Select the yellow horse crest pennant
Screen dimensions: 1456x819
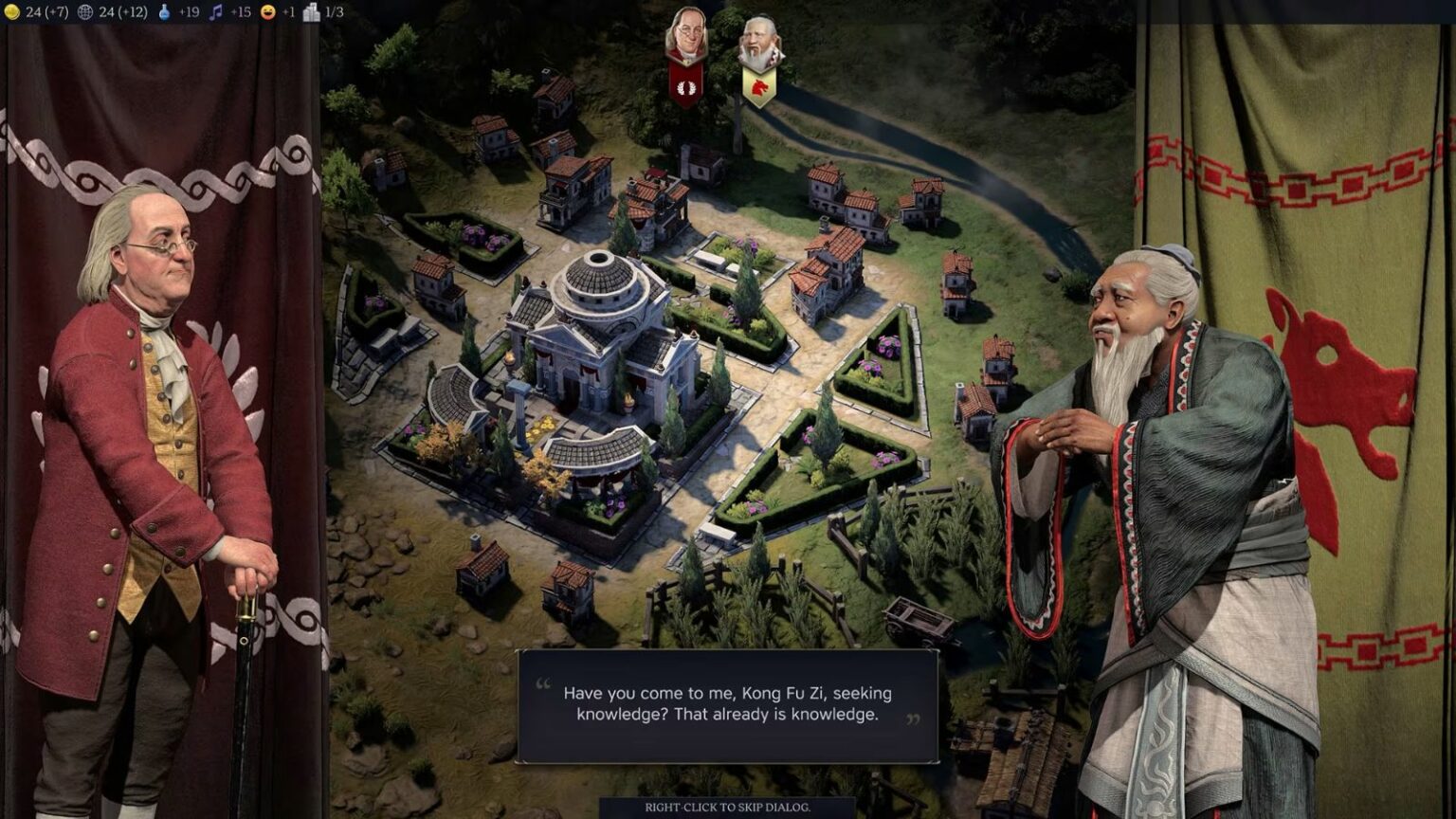762,88
